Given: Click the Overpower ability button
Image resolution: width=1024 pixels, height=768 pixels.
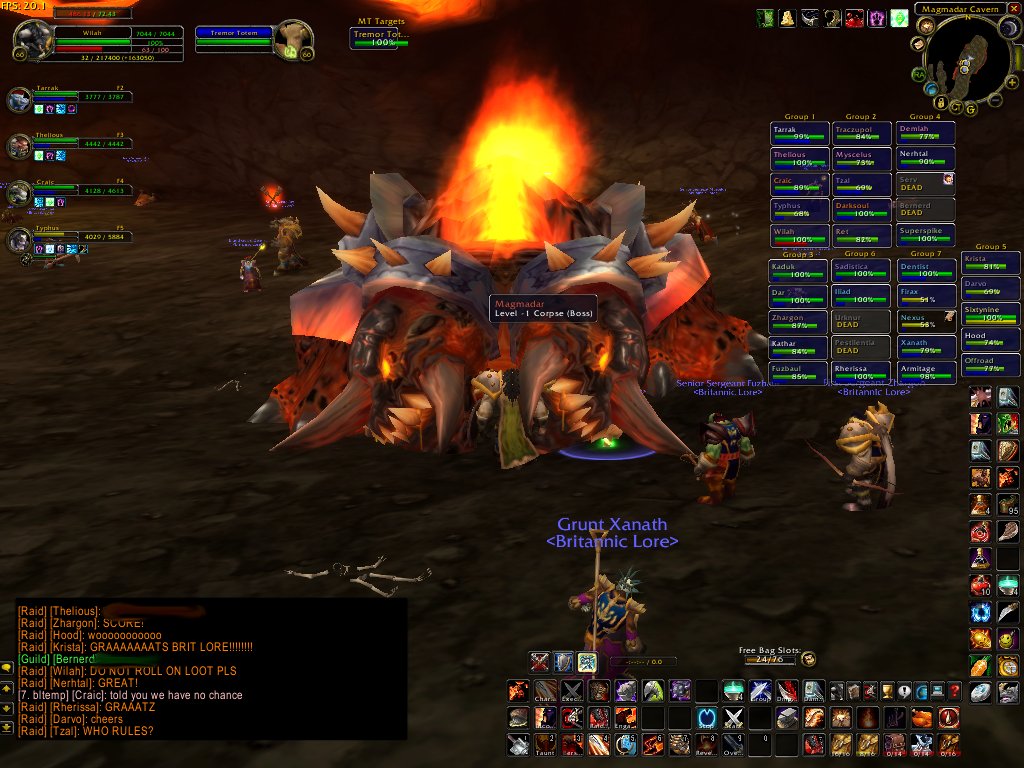Looking at the screenshot, I should (x=733, y=743).
